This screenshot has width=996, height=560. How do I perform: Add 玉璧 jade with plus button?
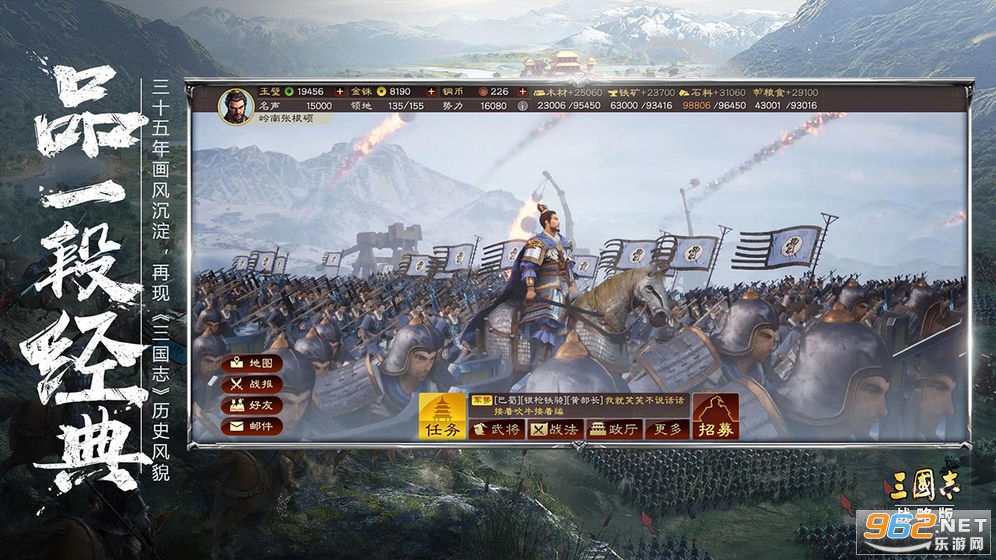point(340,91)
